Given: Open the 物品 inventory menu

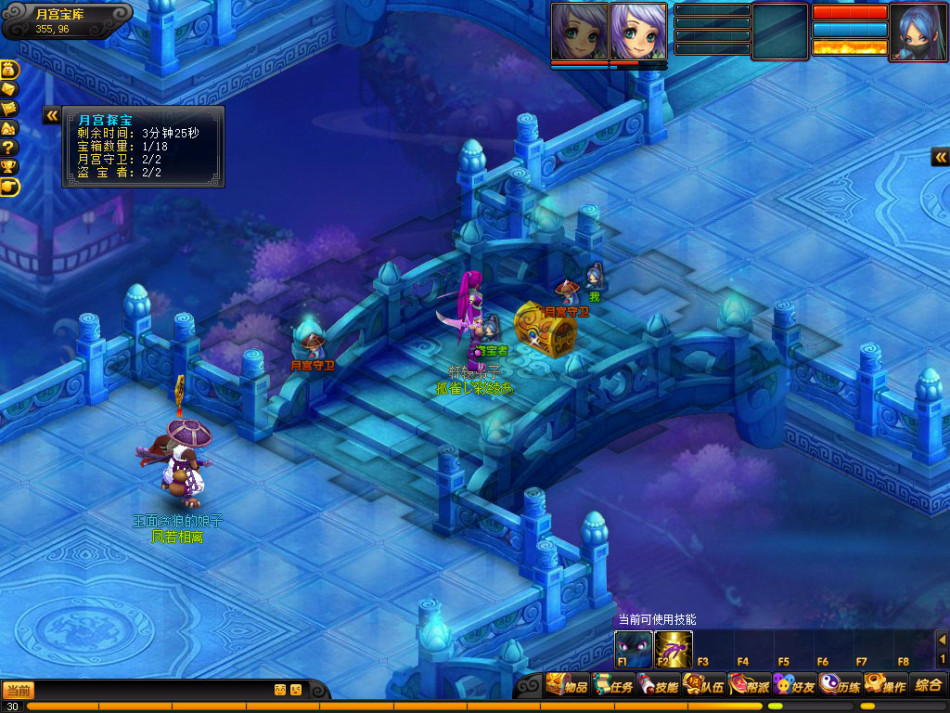Looking at the screenshot, I should 567,686.
